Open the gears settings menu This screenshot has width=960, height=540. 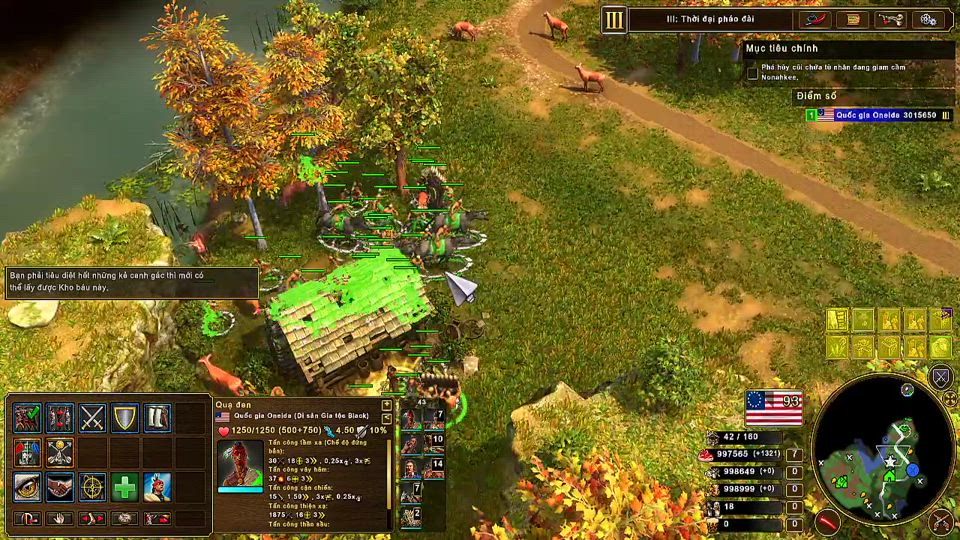coord(929,19)
